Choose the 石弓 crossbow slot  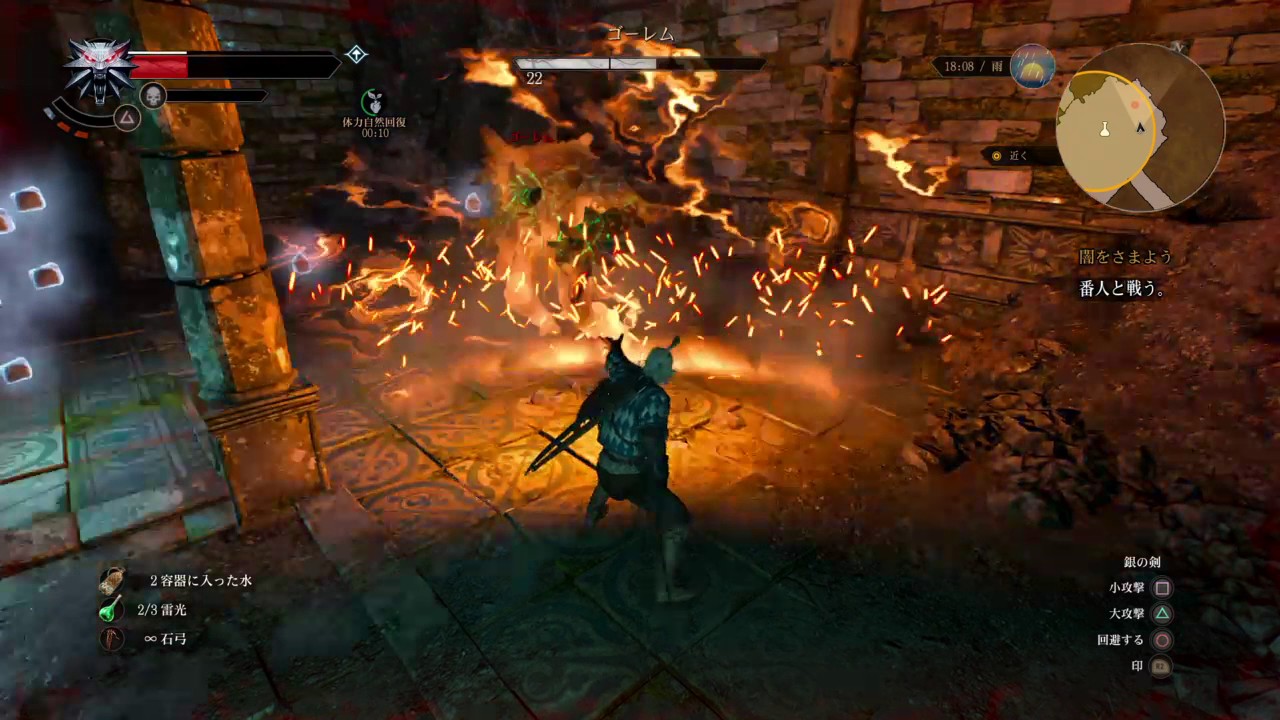(111, 638)
